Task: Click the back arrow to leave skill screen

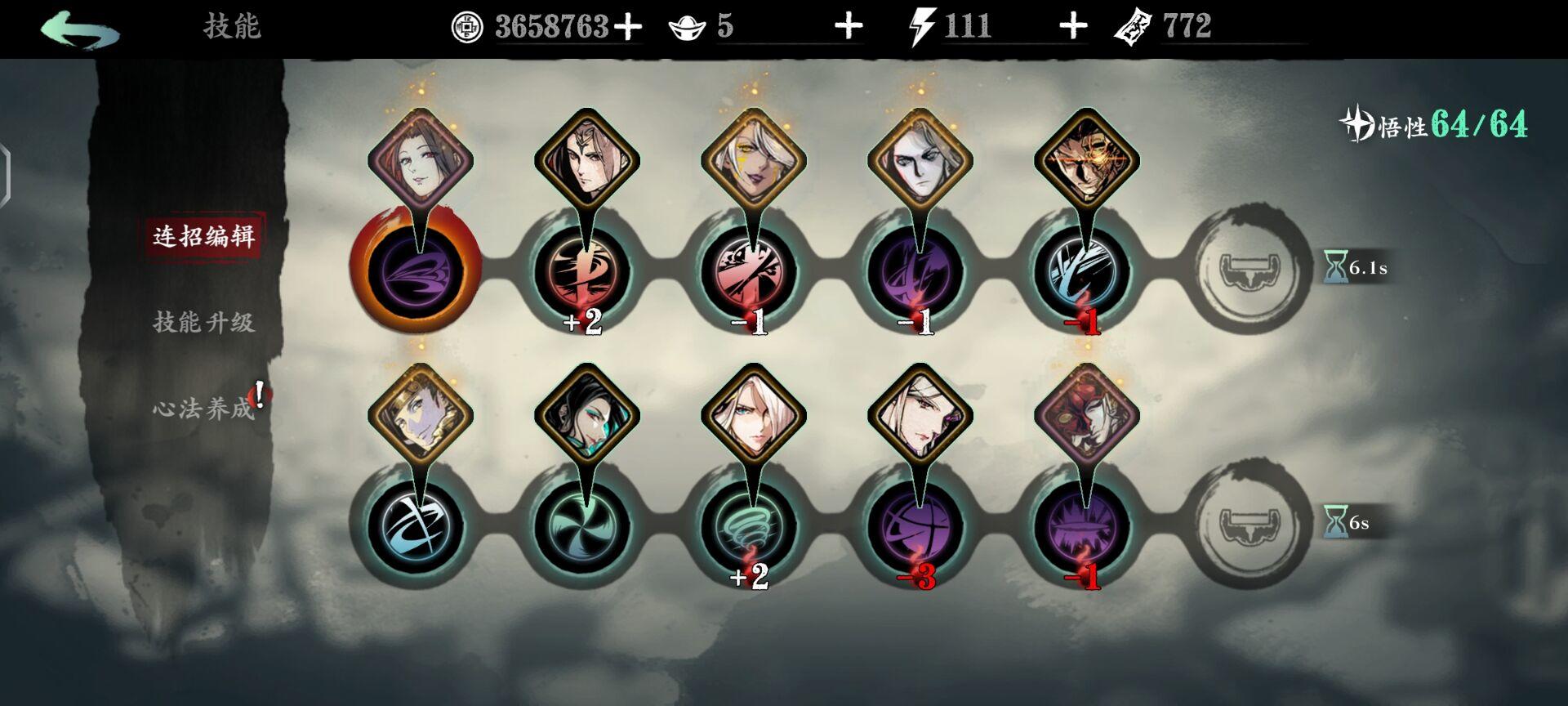Action: tap(78, 26)
